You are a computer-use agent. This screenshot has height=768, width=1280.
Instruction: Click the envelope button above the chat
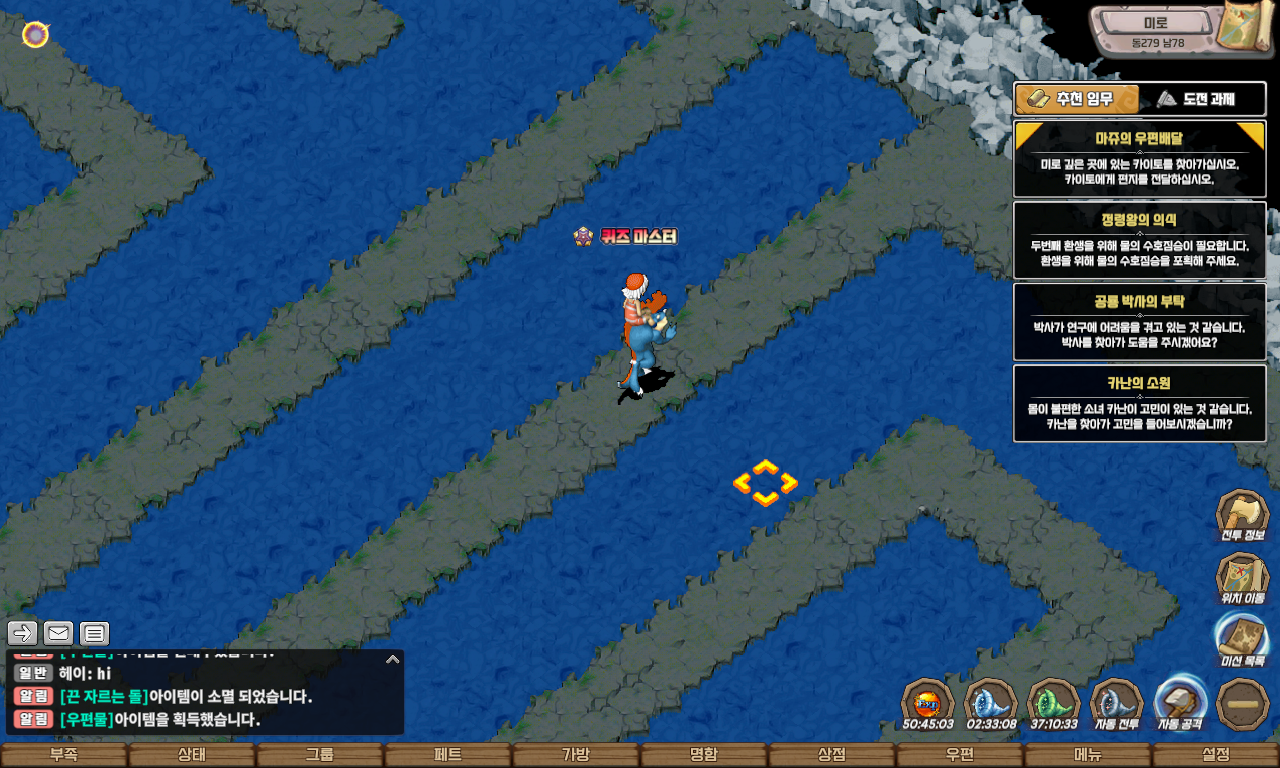59,633
